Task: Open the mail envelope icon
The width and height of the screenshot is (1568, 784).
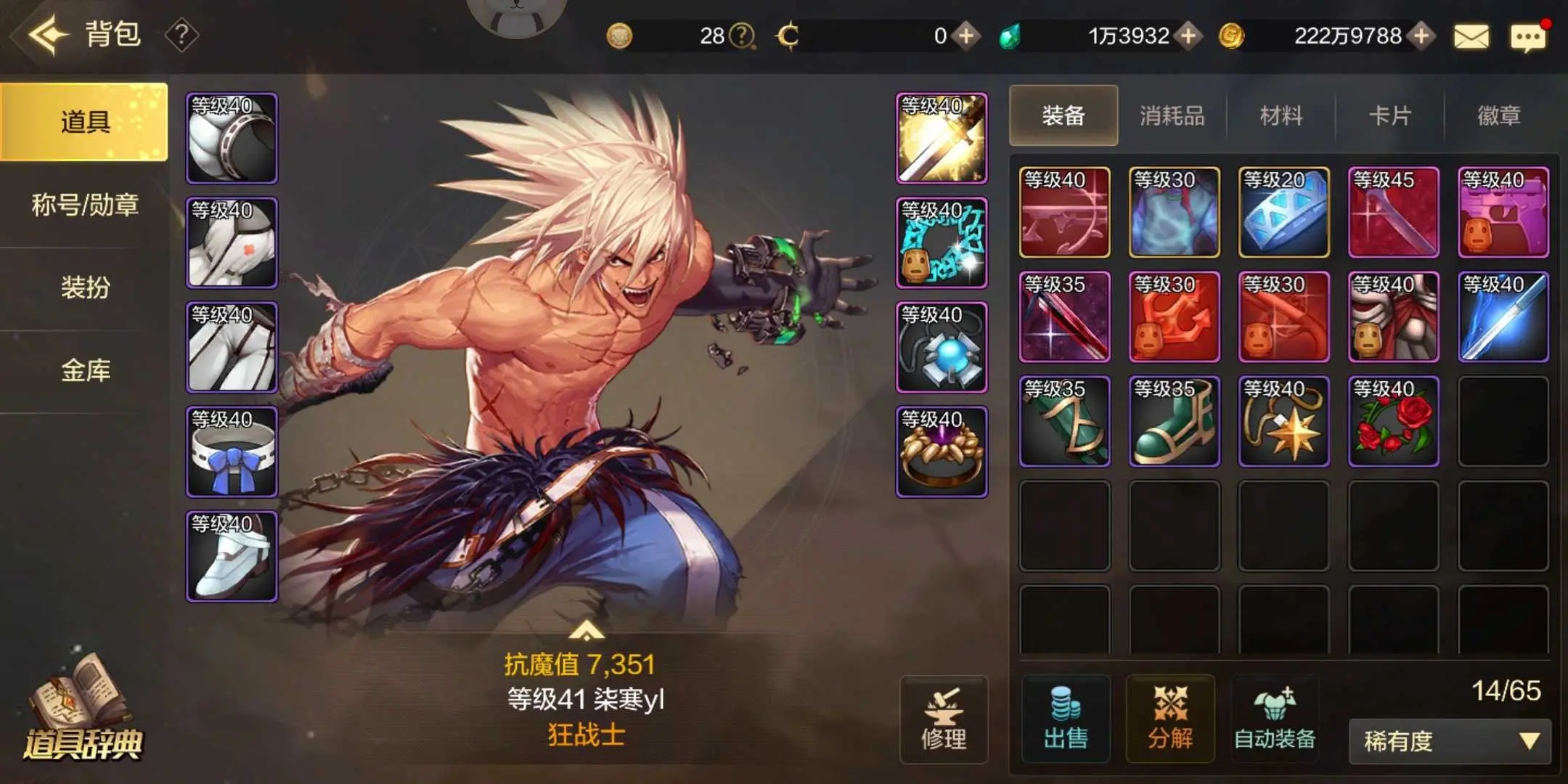Action: coord(1471,36)
